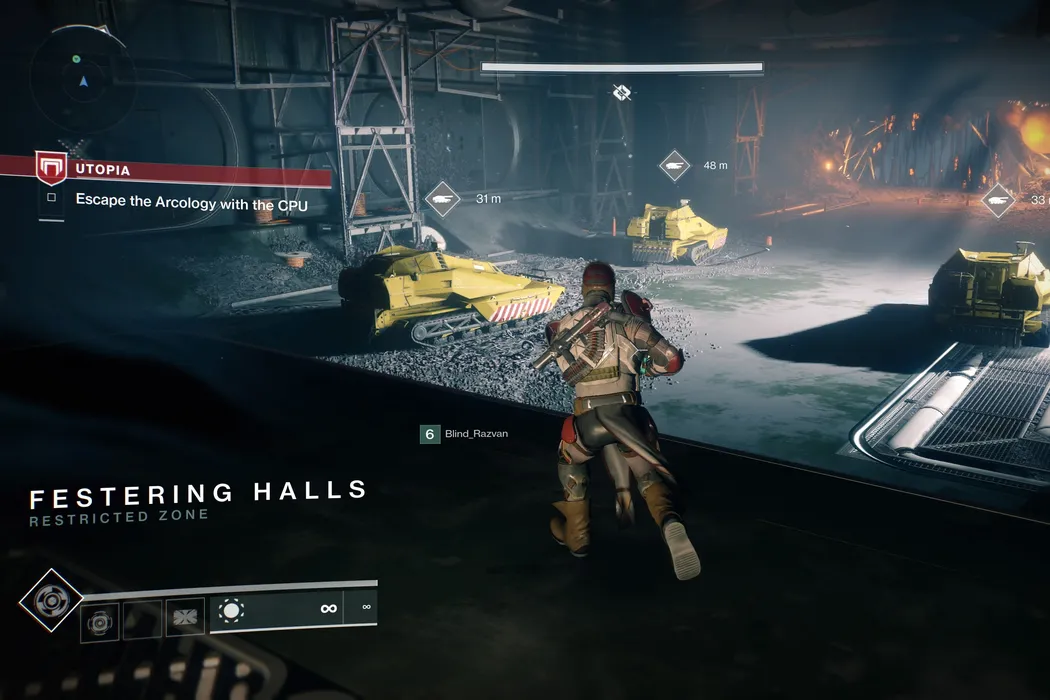Viewport: 1050px width, 700px height.
Task: Select the equipped weapon slot with the round sun icon
Action: point(232,610)
